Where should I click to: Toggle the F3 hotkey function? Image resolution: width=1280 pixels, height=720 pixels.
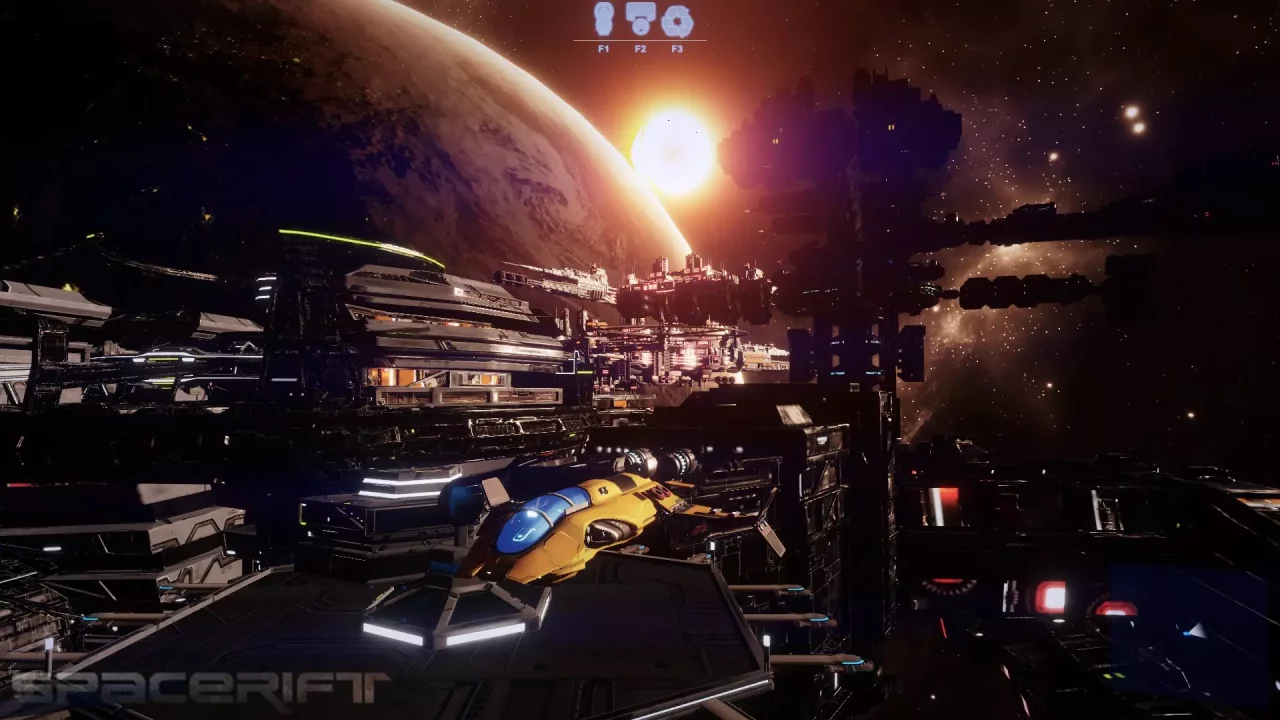(x=677, y=45)
